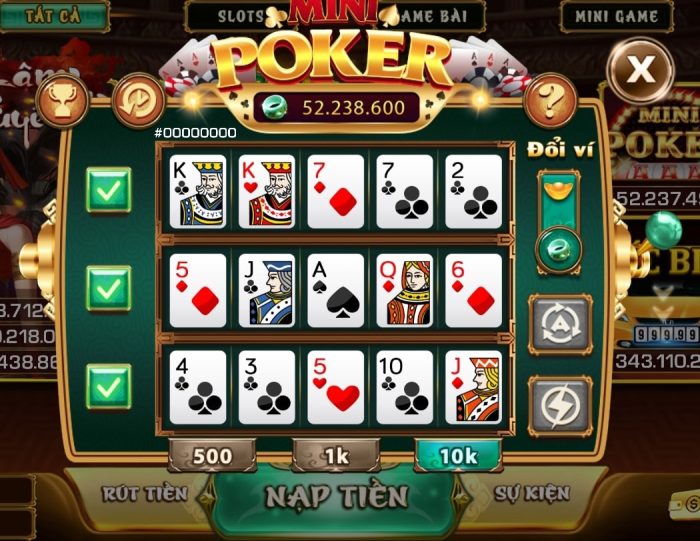Open the Rút Tiền withdrawal menu
The width and height of the screenshot is (700, 541).
[144, 493]
